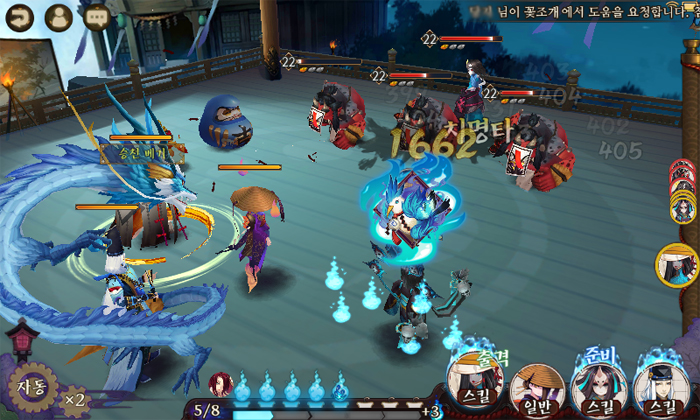Select the red-haired turn portrait on the orb bar

tap(220, 383)
